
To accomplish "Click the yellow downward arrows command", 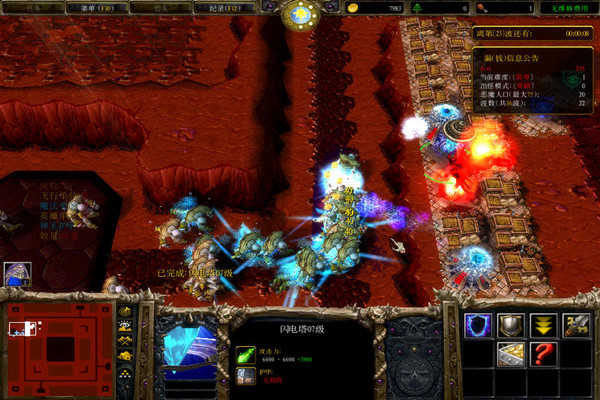I will pyautogui.click(x=543, y=324).
